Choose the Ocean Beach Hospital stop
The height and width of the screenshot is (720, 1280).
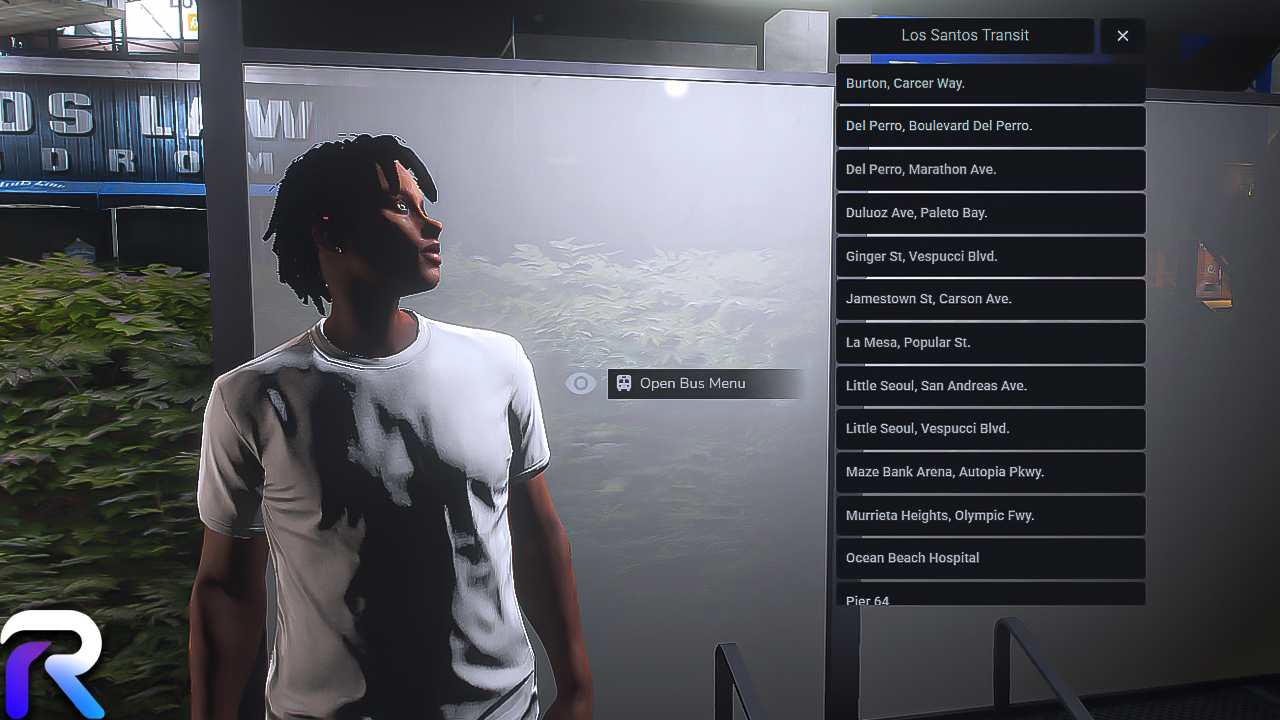click(990, 558)
